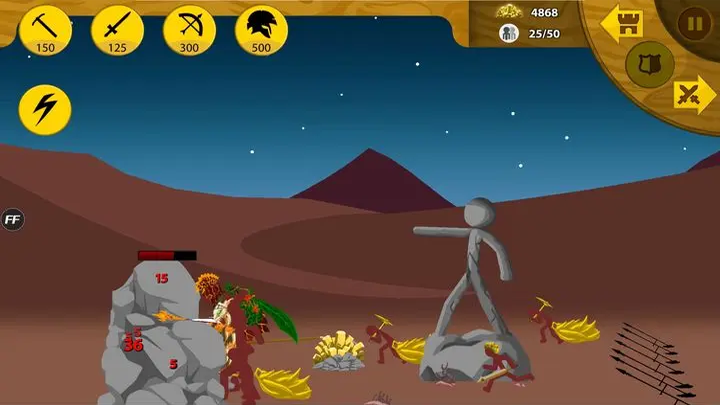Train a swordsman with the sword button
The height and width of the screenshot is (405, 720).
pos(118,30)
